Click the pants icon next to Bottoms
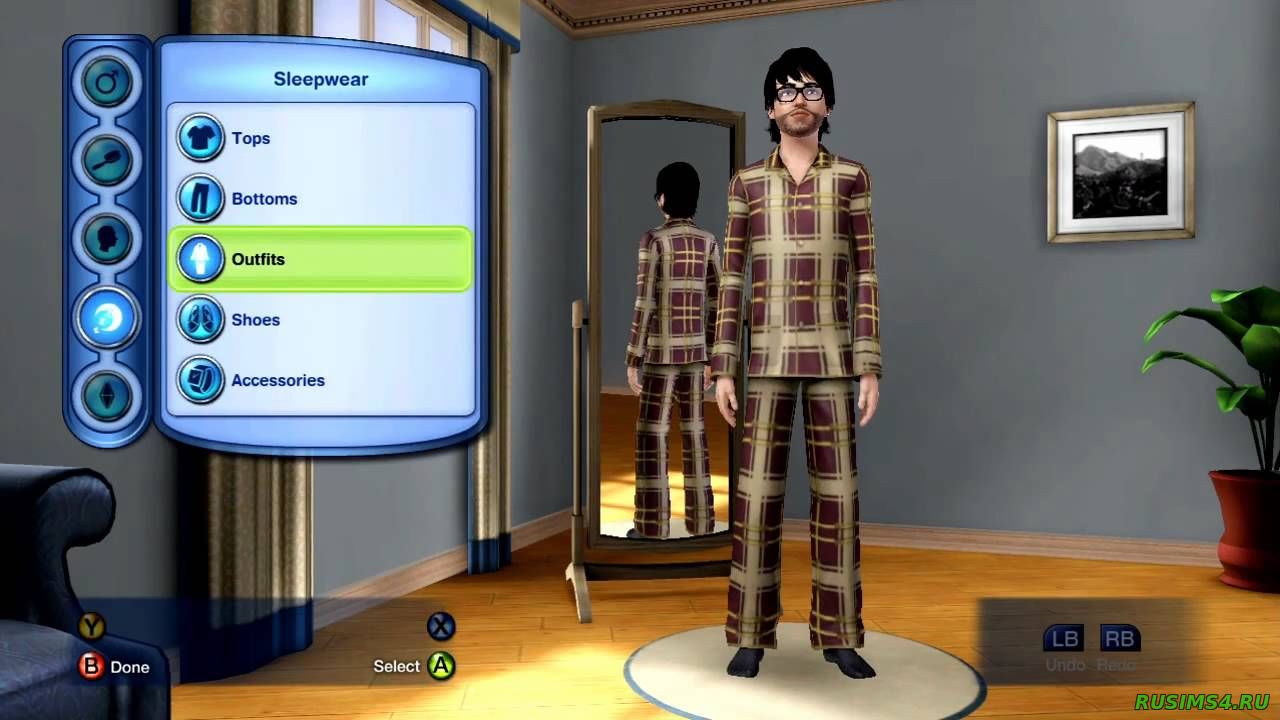 (201, 198)
